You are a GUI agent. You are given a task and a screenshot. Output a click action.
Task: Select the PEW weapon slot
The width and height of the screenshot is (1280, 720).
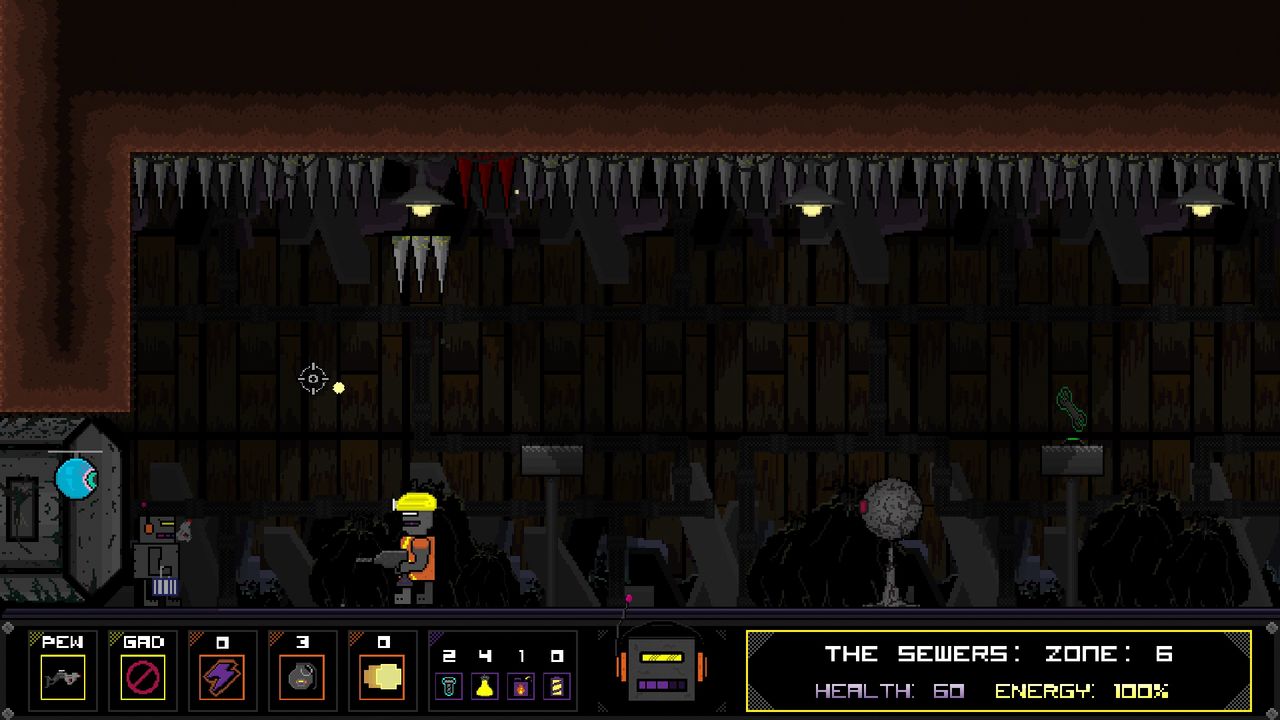tap(62, 668)
